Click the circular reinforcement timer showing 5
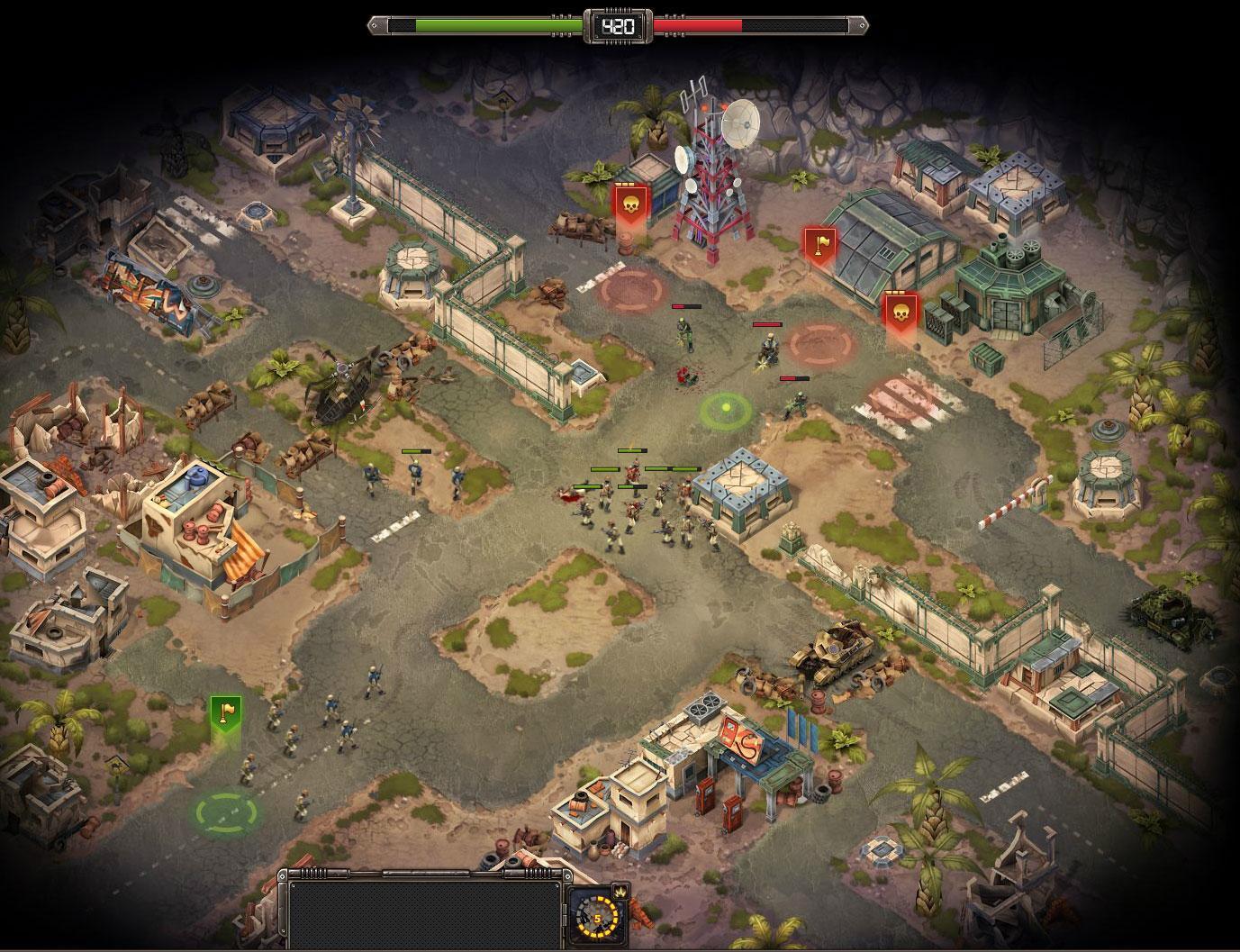 pos(596,919)
